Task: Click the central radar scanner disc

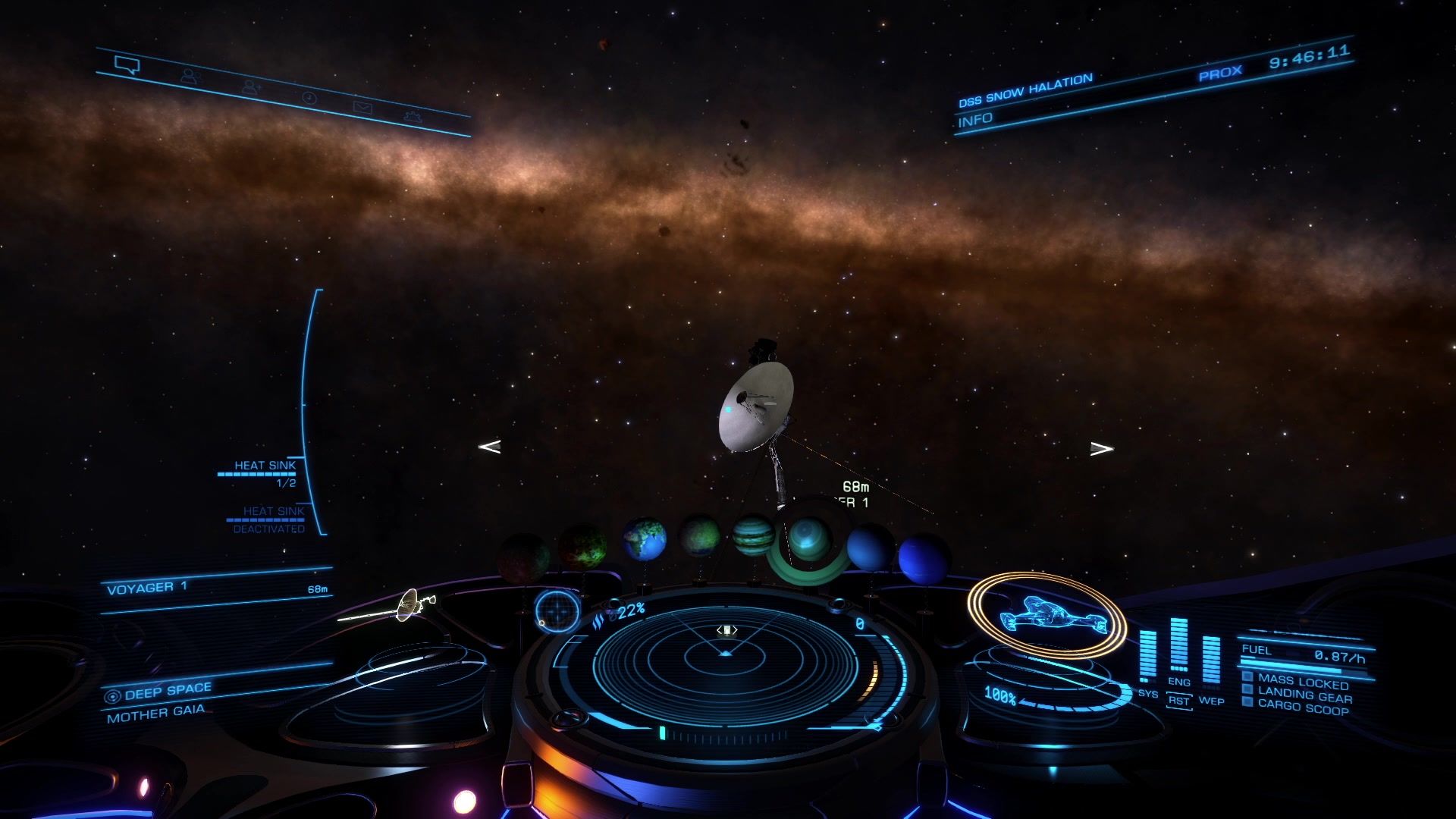Action: tap(725, 660)
